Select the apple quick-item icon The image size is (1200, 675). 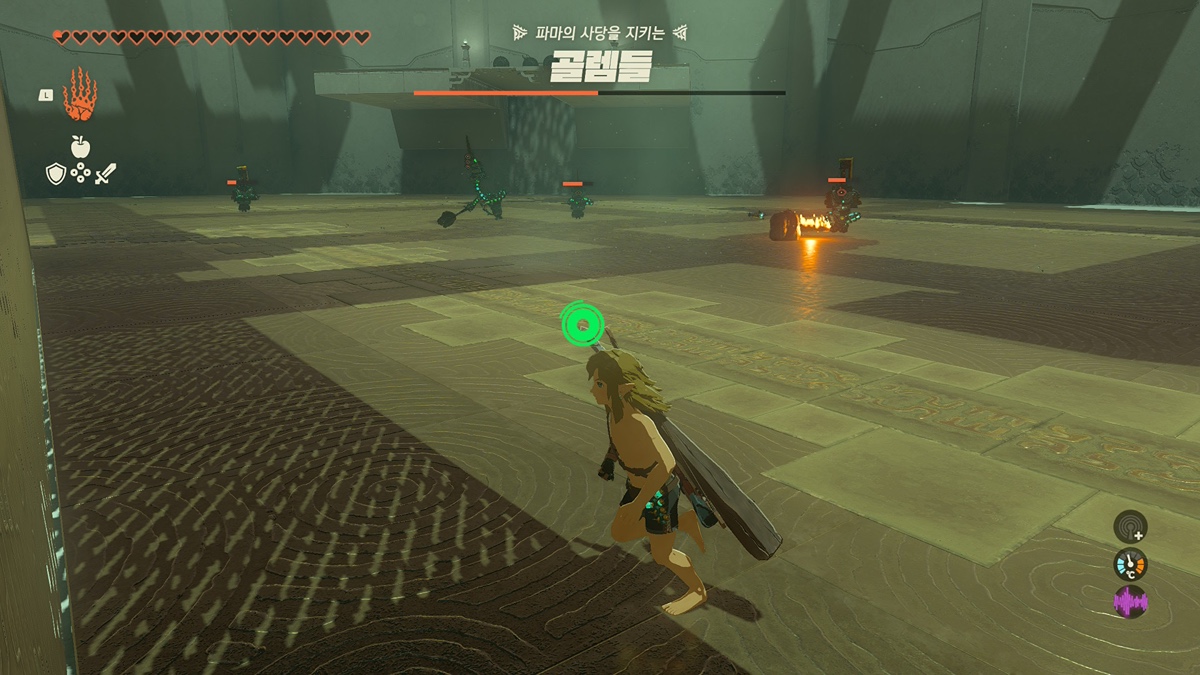point(80,147)
